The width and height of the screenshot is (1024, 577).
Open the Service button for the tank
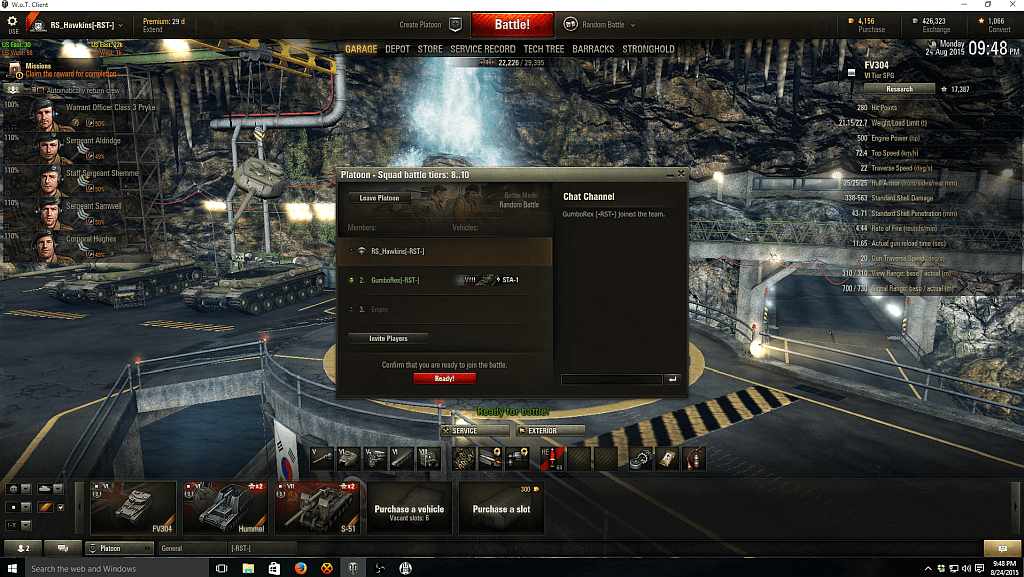point(474,431)
